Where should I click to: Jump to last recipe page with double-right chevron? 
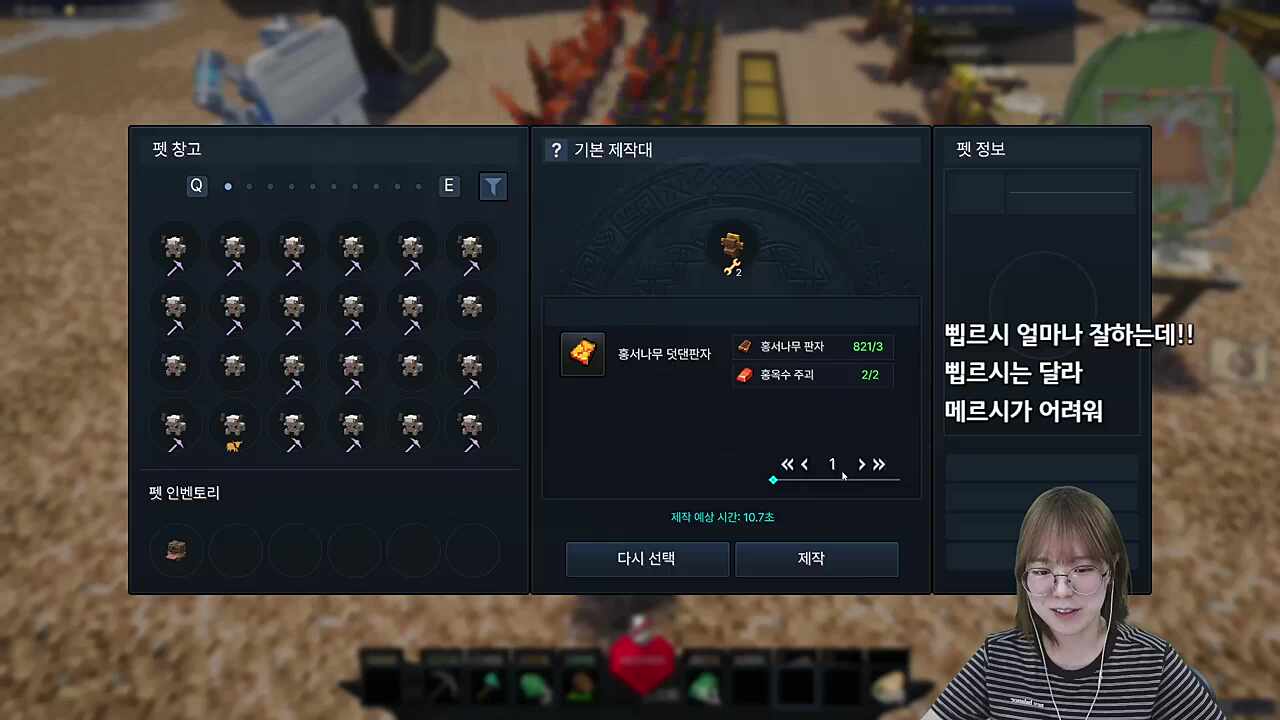click(879, 464)
